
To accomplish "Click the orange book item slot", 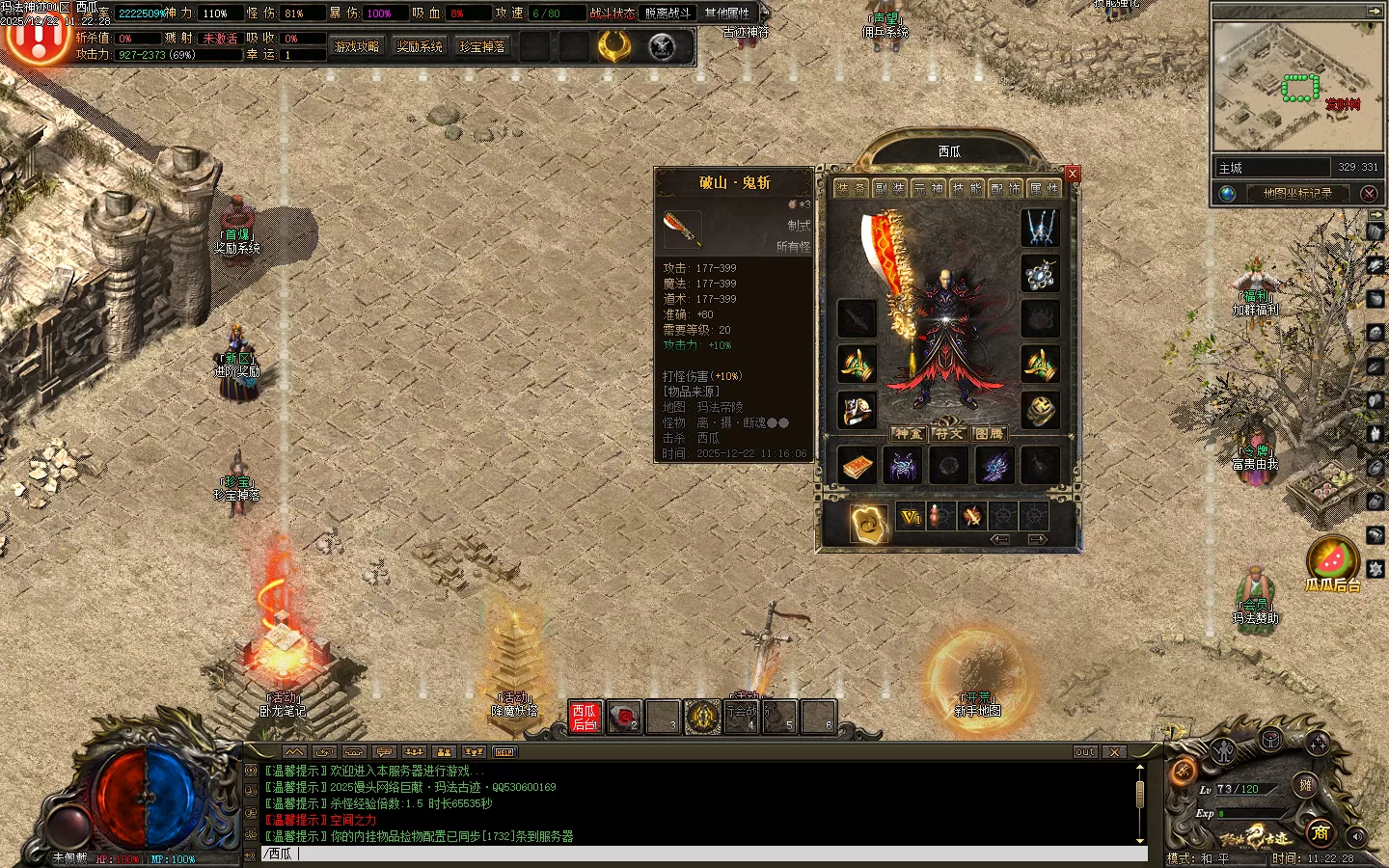I will point(856,466).
